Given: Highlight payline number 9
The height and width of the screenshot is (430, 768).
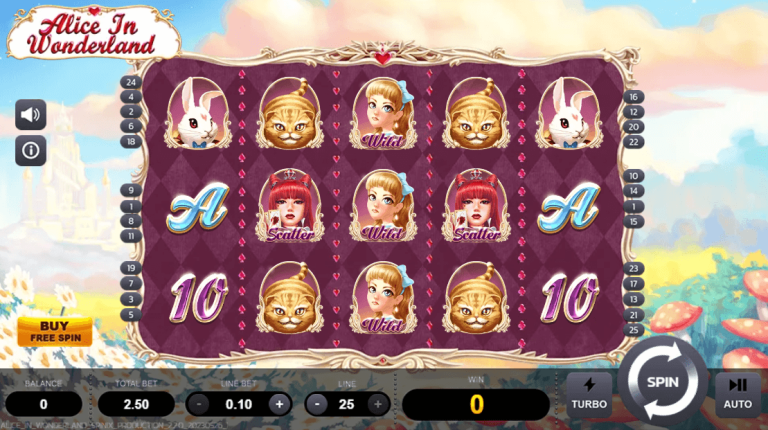Looking at the screenshot, I should [131, 190].
